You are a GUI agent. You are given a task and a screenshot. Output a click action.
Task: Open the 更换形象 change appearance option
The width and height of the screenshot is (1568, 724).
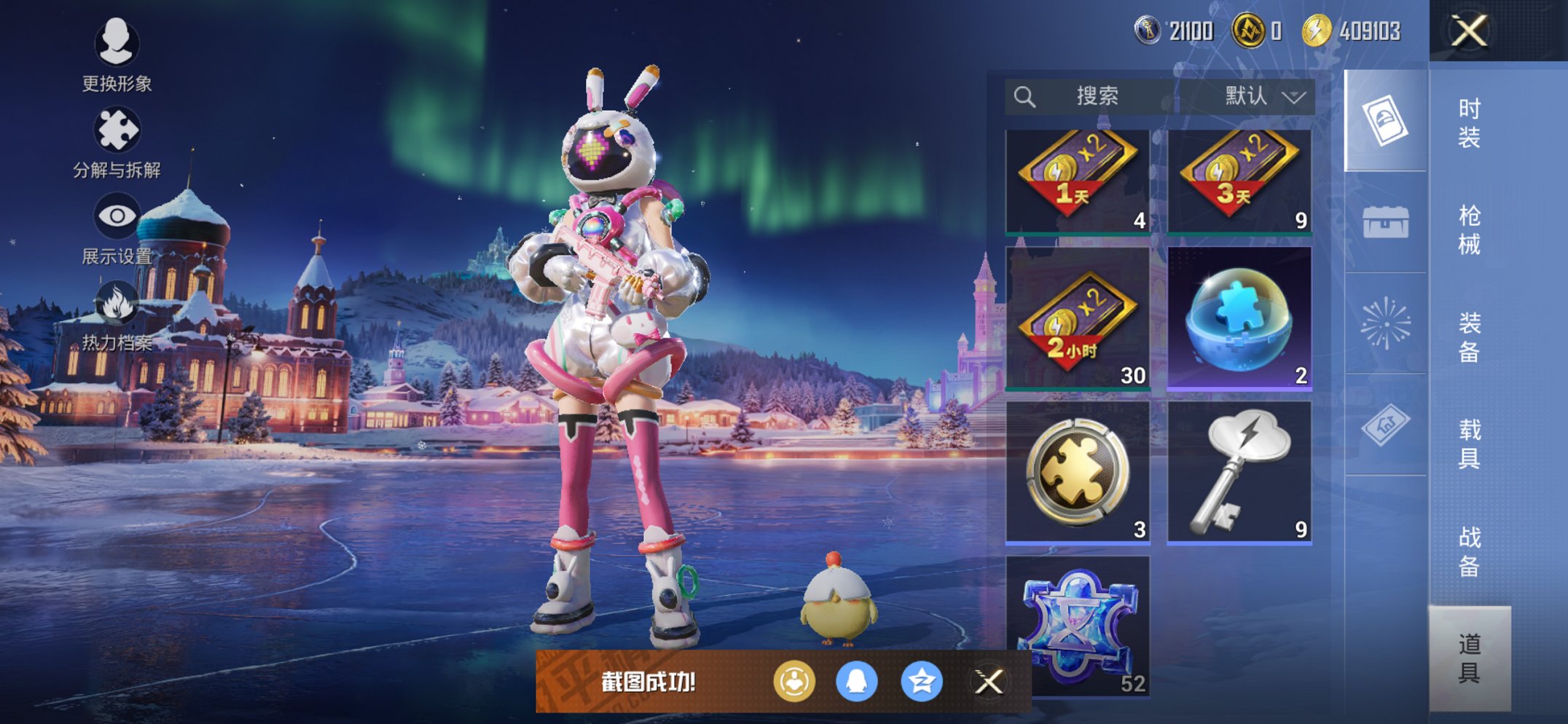point(117,55)
